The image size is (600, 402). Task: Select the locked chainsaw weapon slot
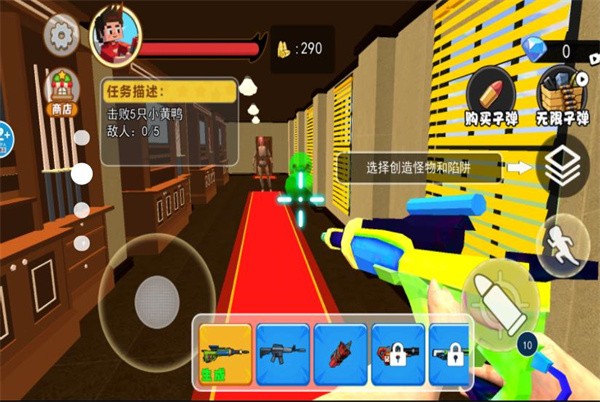[398, 354]
